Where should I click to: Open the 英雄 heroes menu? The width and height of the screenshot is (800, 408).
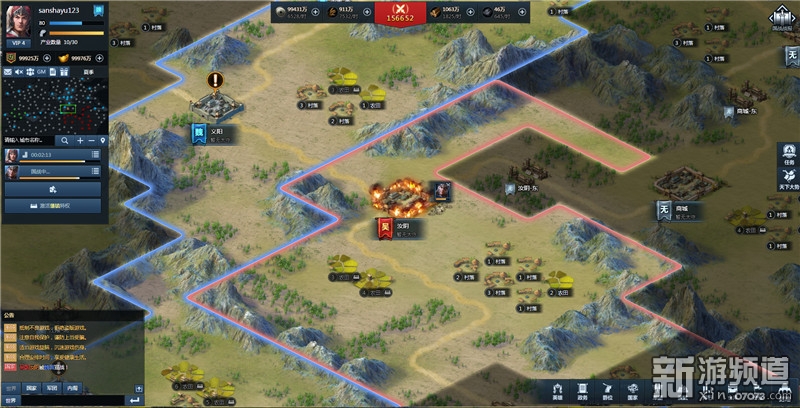point(558,390)
